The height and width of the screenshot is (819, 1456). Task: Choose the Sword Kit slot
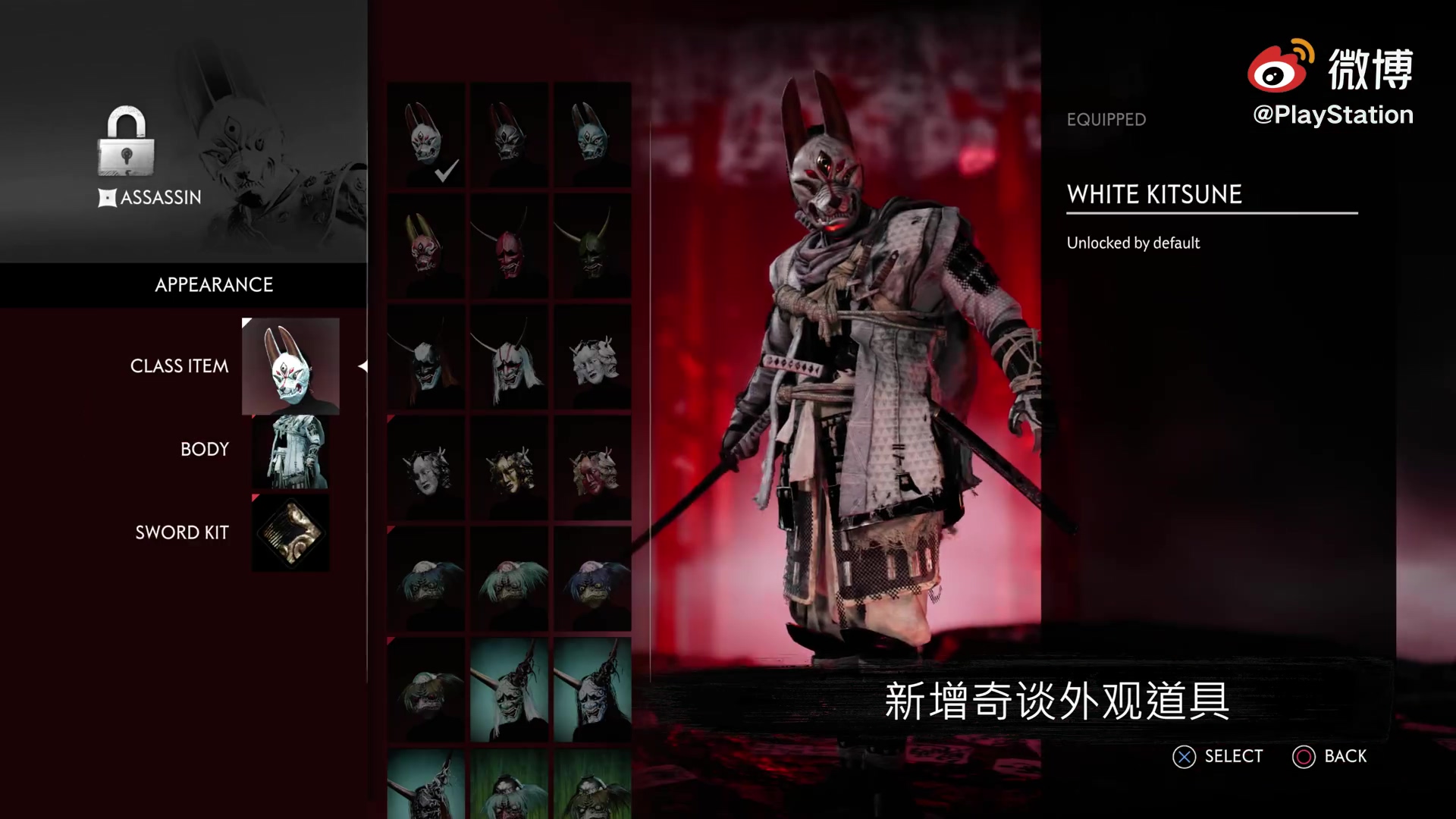coord(290,533)
